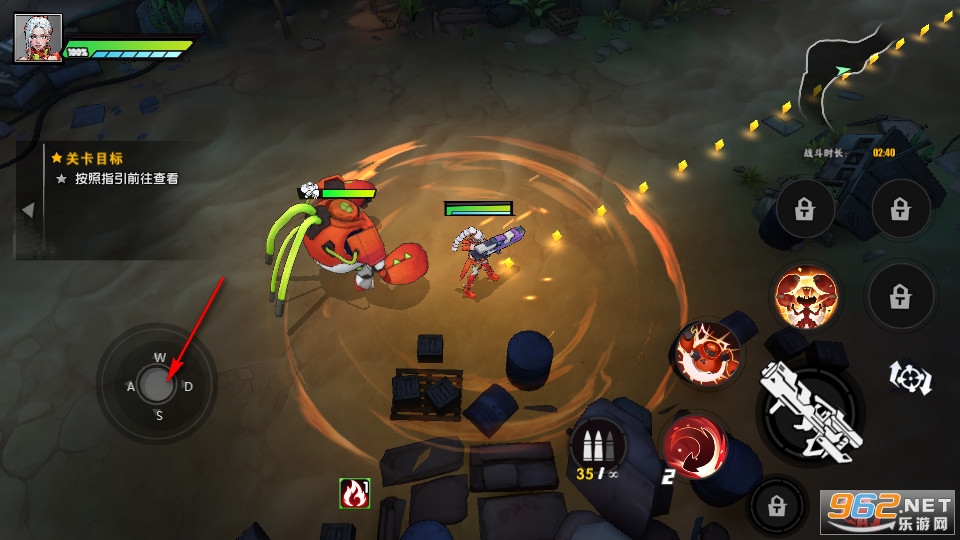
Task: Switch target with the crosshair swap icon
Action: pyautogui.click(x=910, y=377)
